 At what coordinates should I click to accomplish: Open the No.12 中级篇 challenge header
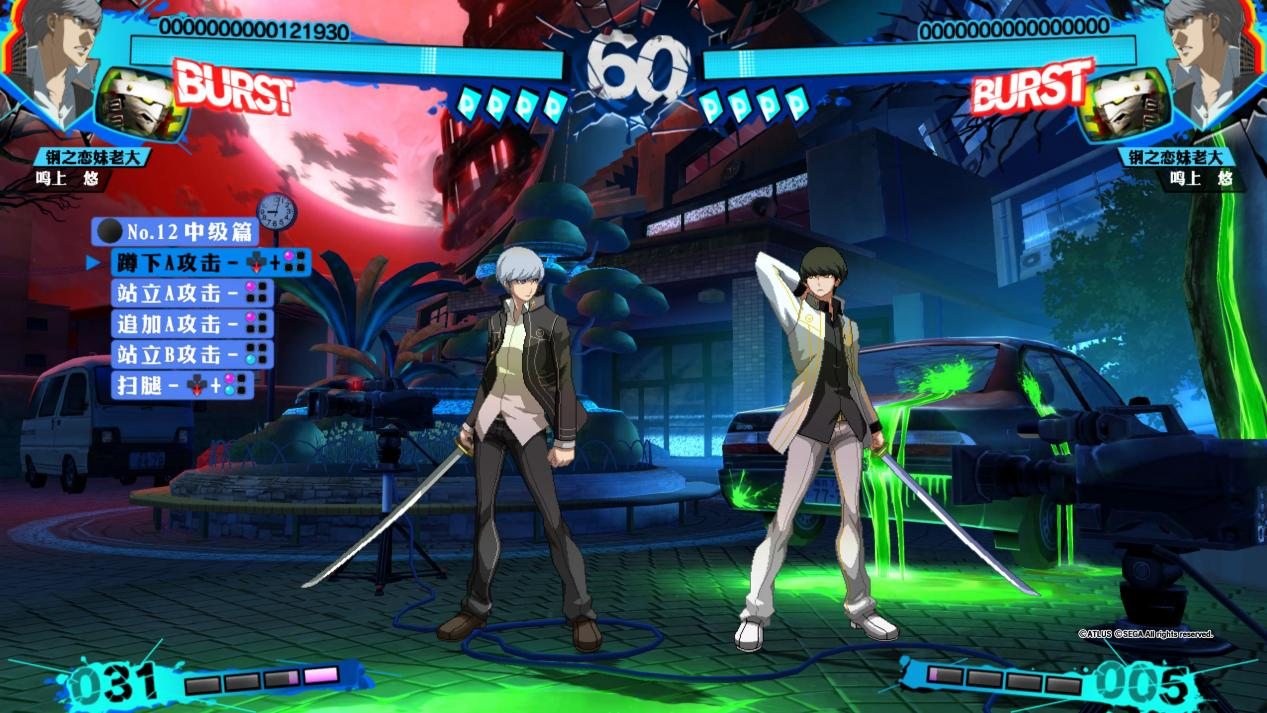(176, 232)
